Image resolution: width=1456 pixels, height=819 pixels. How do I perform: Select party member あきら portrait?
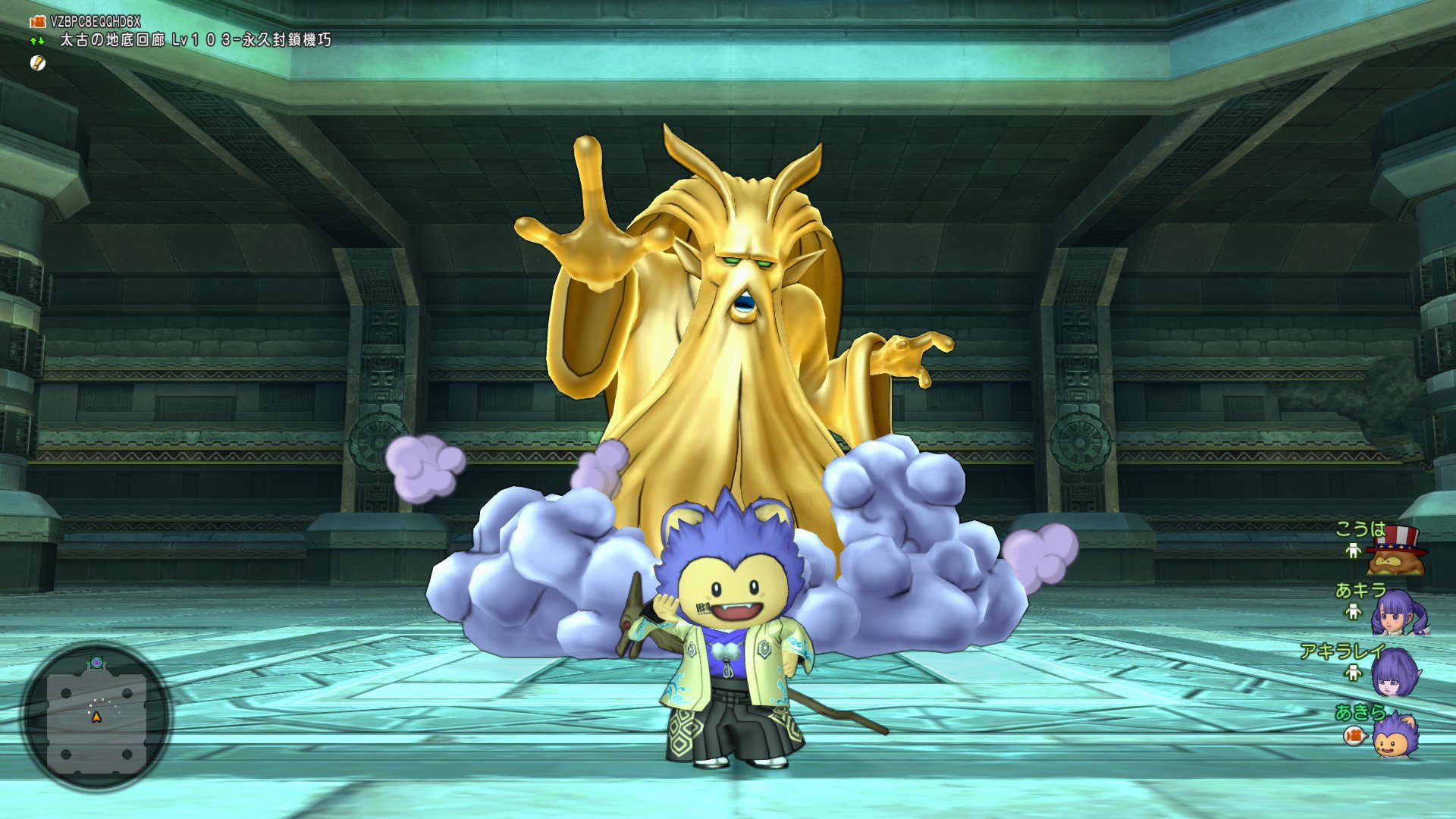coord(1394,736)
